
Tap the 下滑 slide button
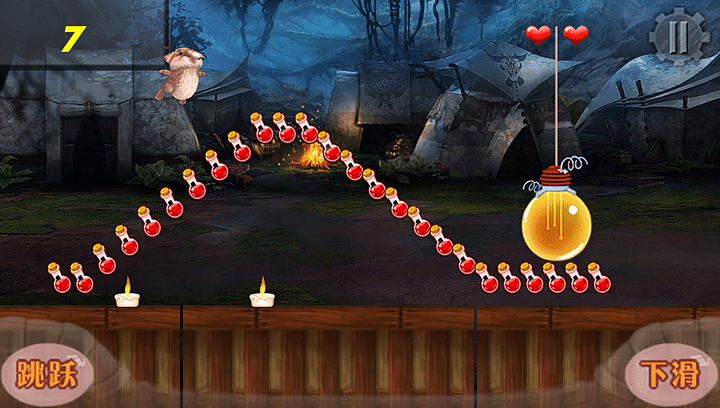pyautogui.click(x=669, y=374)
